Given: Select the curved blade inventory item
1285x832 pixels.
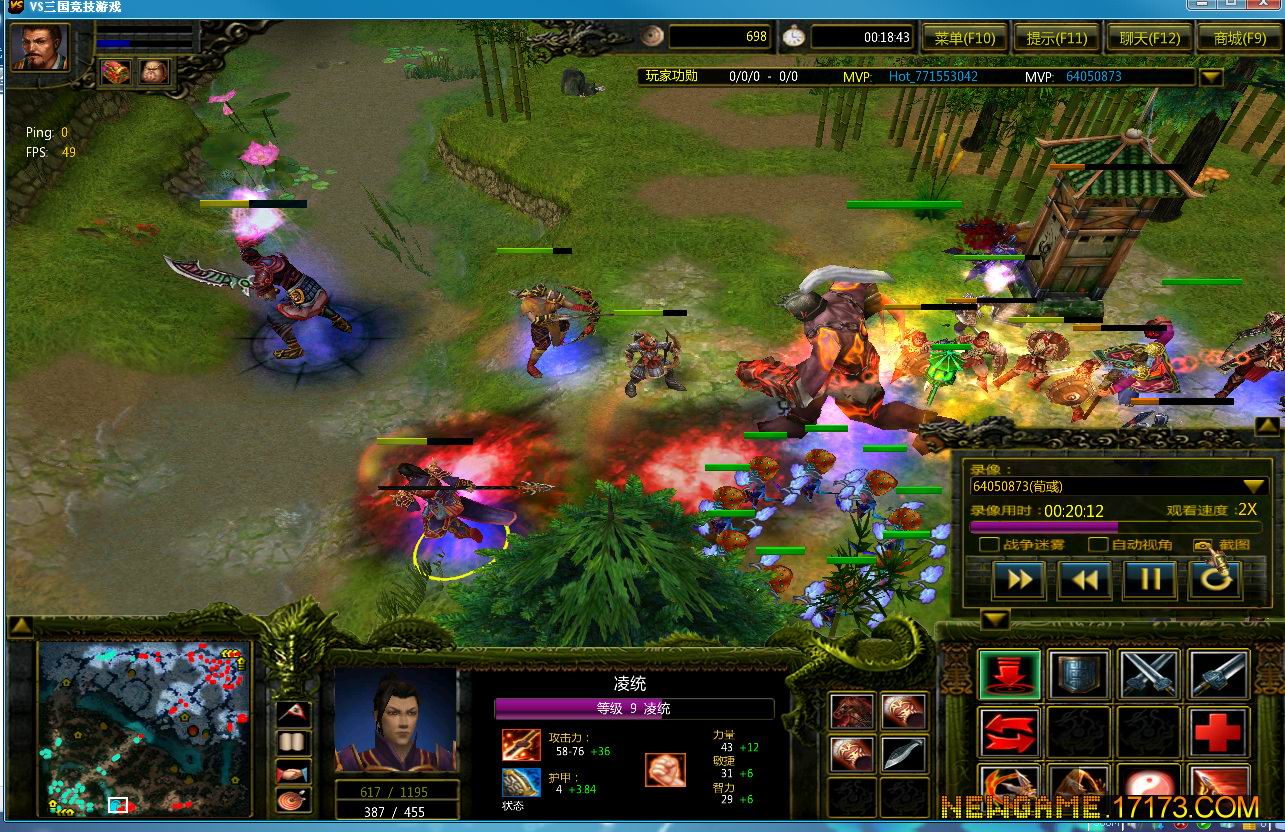Looking at the screenshot, I should [x=904, y=754].
